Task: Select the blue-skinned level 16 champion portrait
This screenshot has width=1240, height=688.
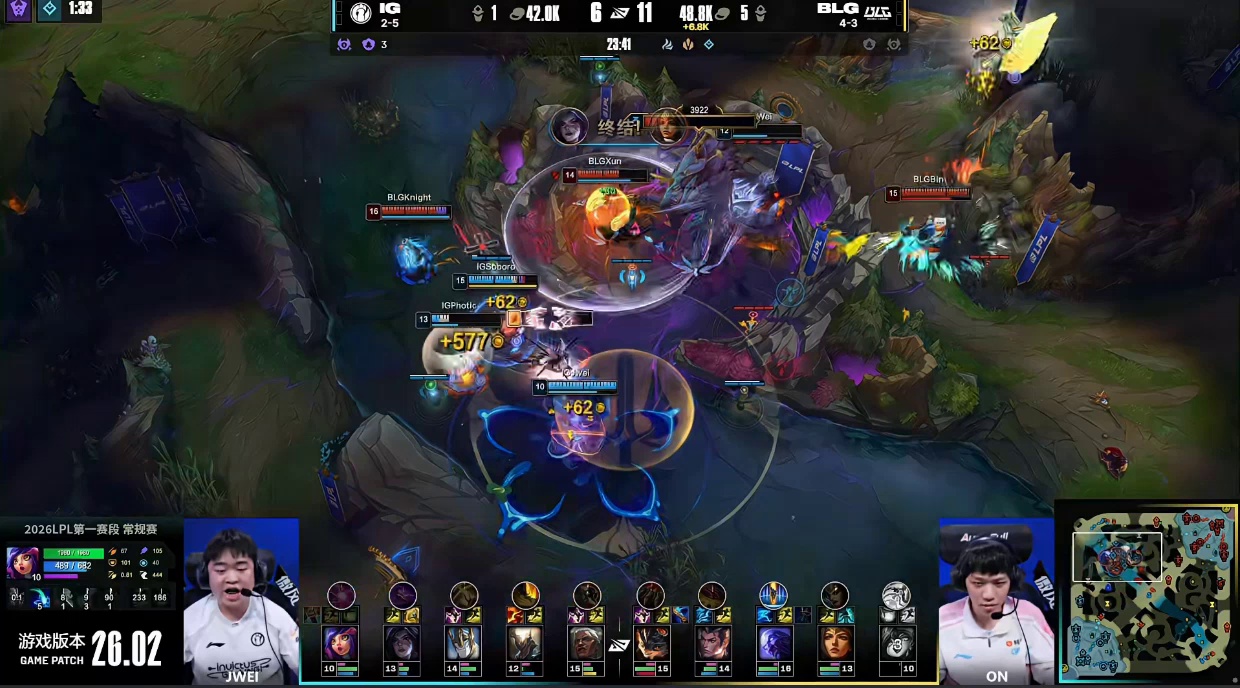Action: [x=773, y=643]
